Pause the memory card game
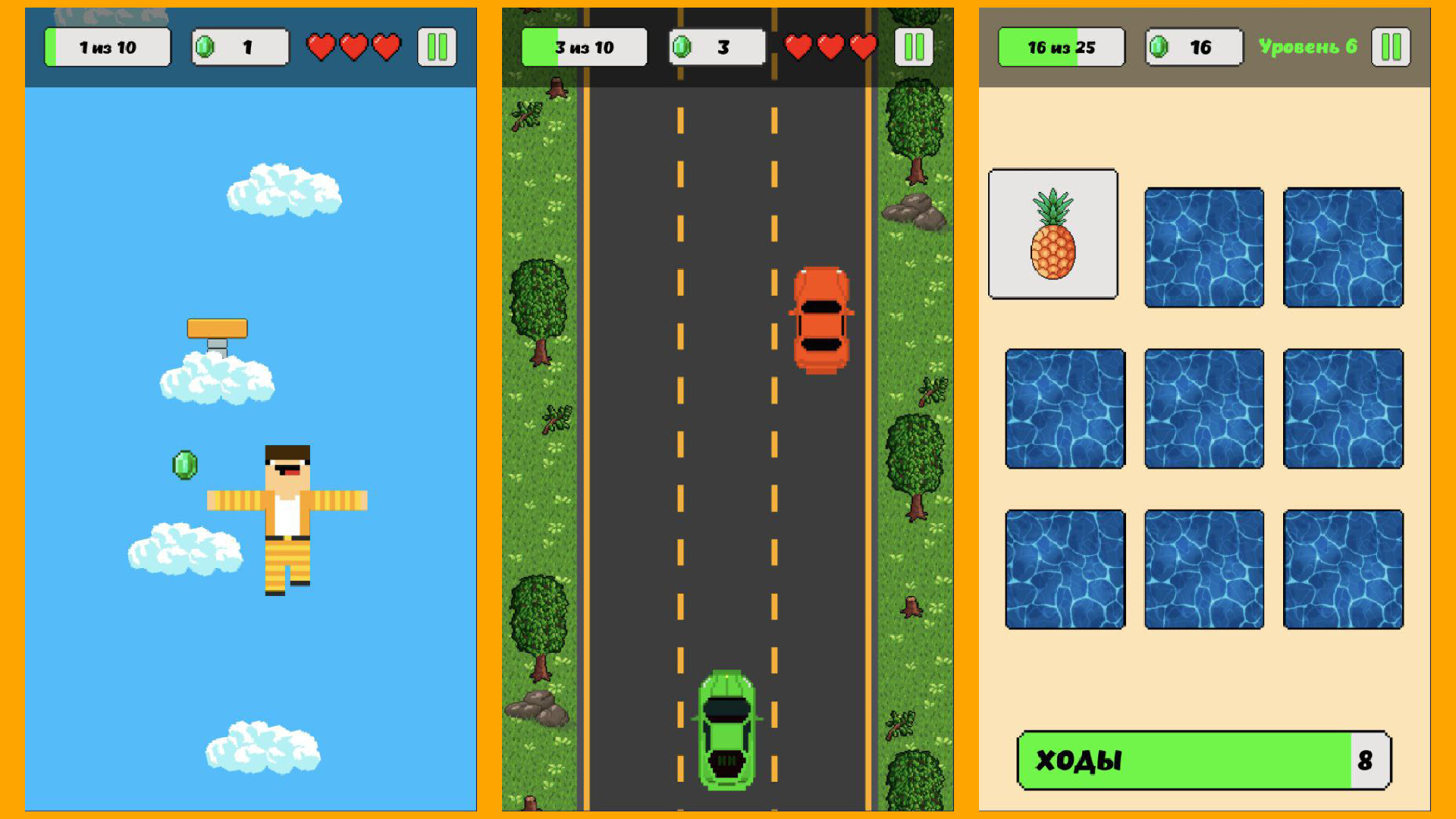 [x=1390, y=45]
